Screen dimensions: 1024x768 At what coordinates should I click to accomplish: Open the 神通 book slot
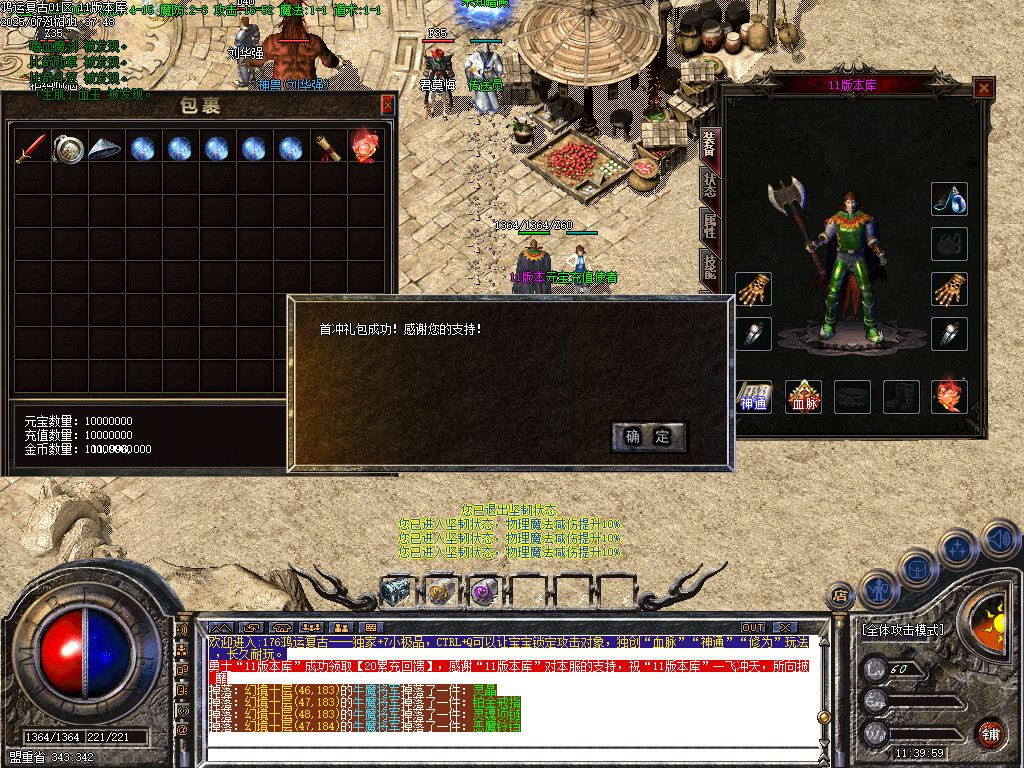(x=753, y=397)
